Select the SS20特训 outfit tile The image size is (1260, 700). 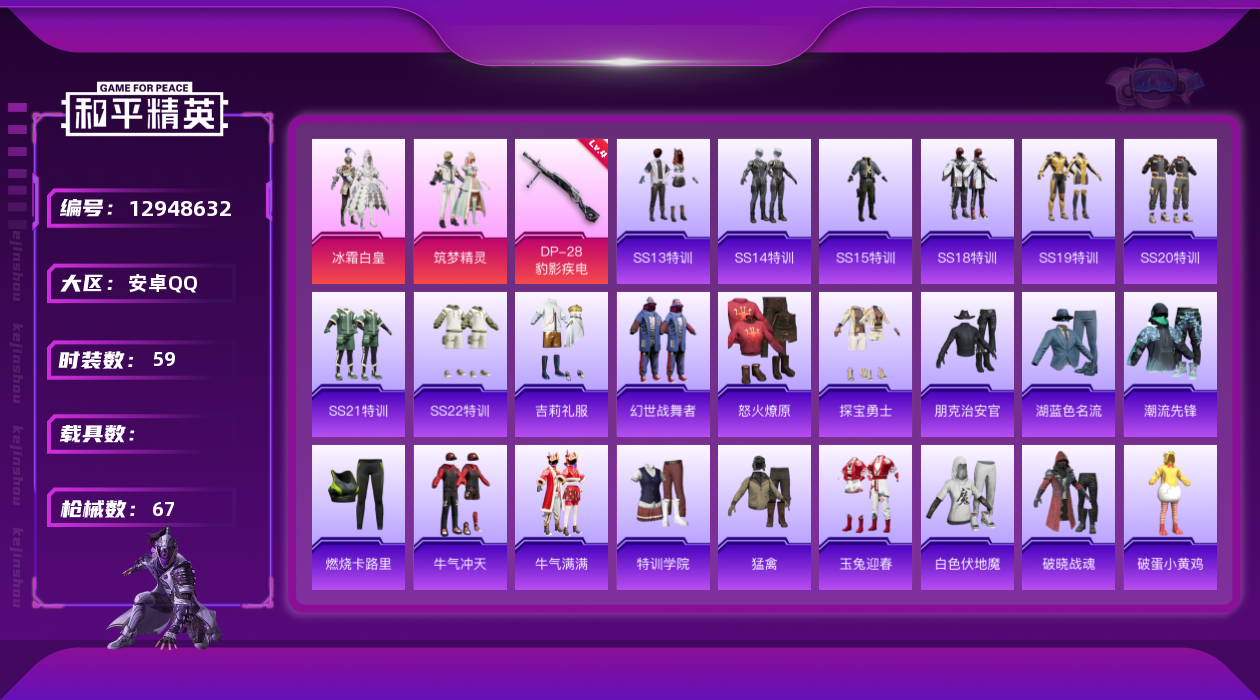tap(1170, 210)
